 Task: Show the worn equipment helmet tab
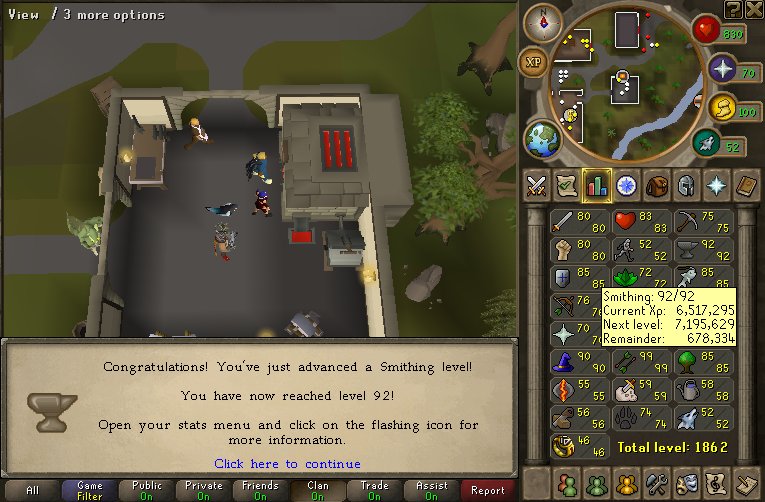coord(686,185)
